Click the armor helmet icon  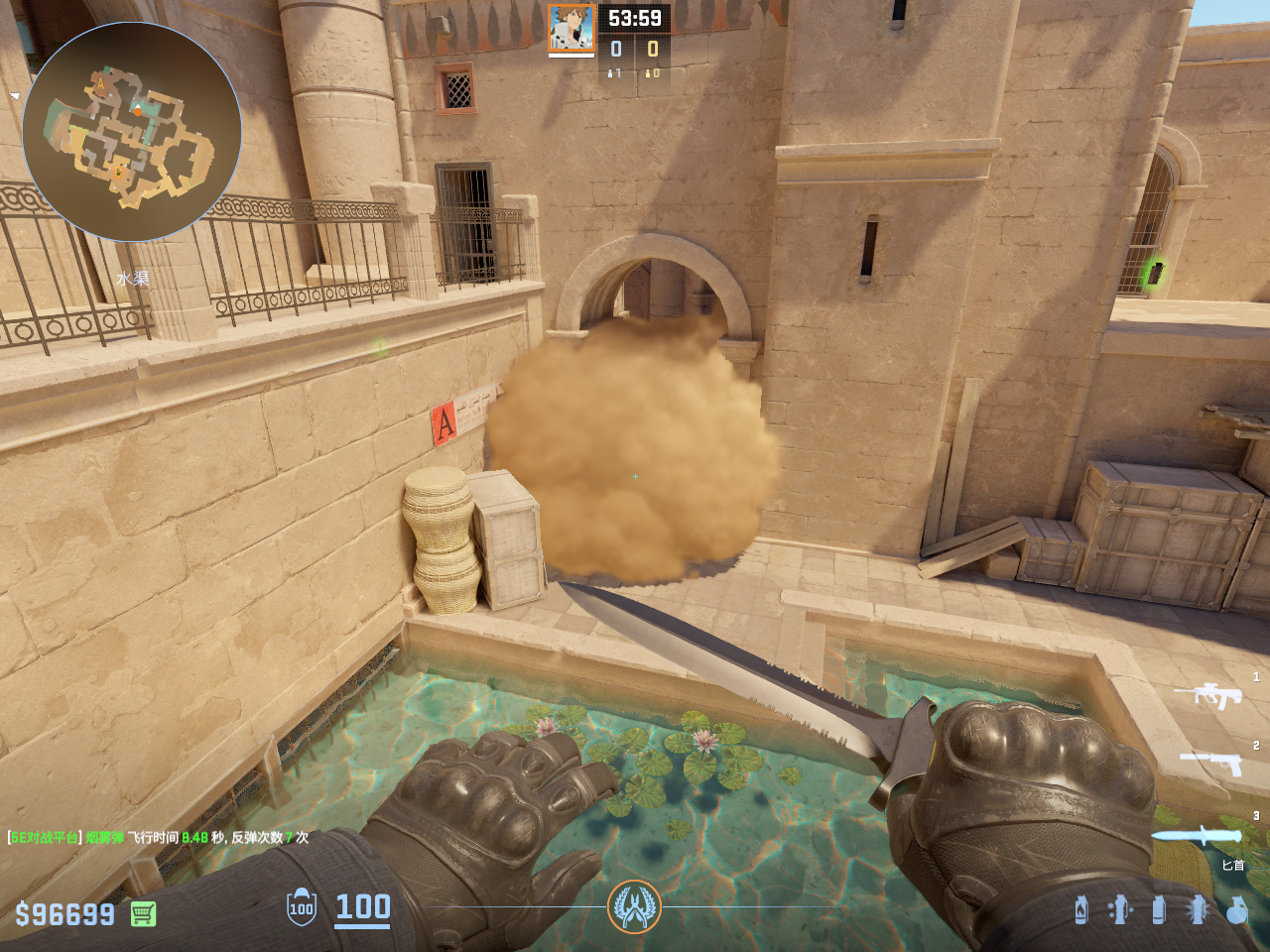(x=302, y=907)
